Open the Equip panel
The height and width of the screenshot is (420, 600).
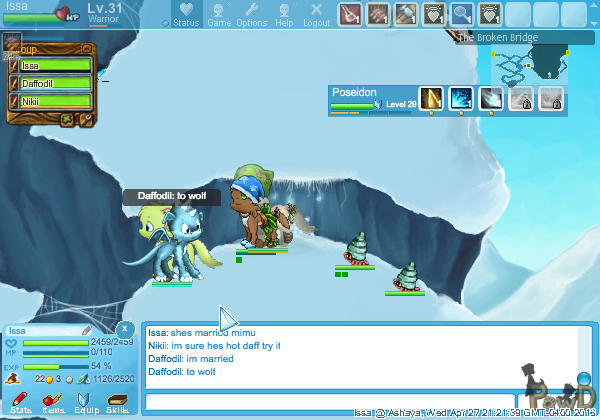click(86, 402)
